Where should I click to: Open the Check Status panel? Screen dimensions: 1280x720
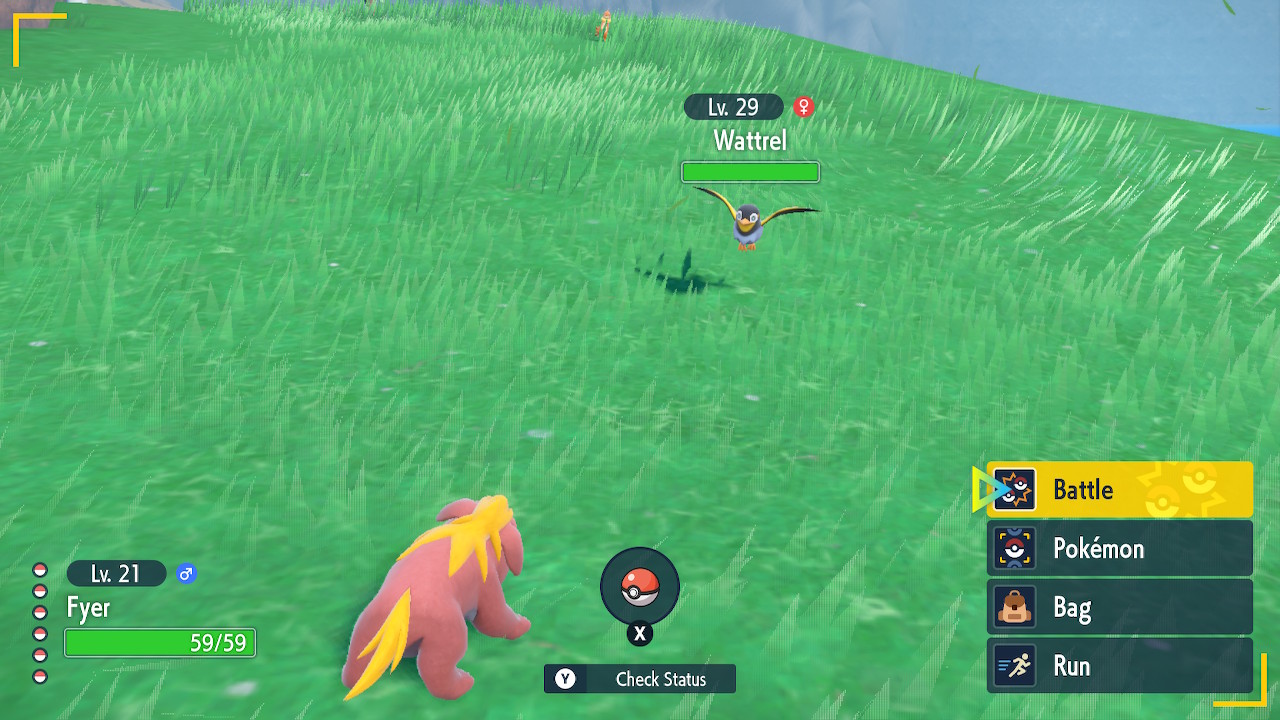pos(640,679)
